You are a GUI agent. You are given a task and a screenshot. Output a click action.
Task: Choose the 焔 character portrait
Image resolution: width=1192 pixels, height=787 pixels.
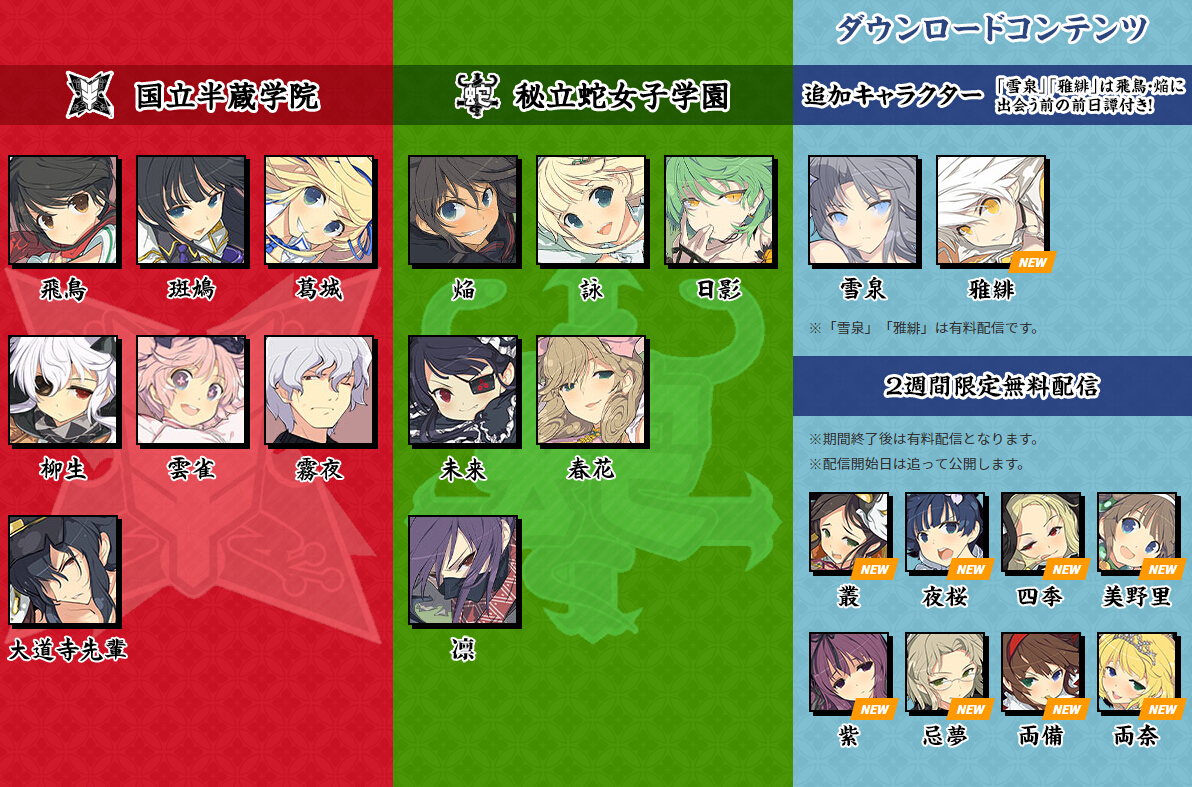click(463, 210)
